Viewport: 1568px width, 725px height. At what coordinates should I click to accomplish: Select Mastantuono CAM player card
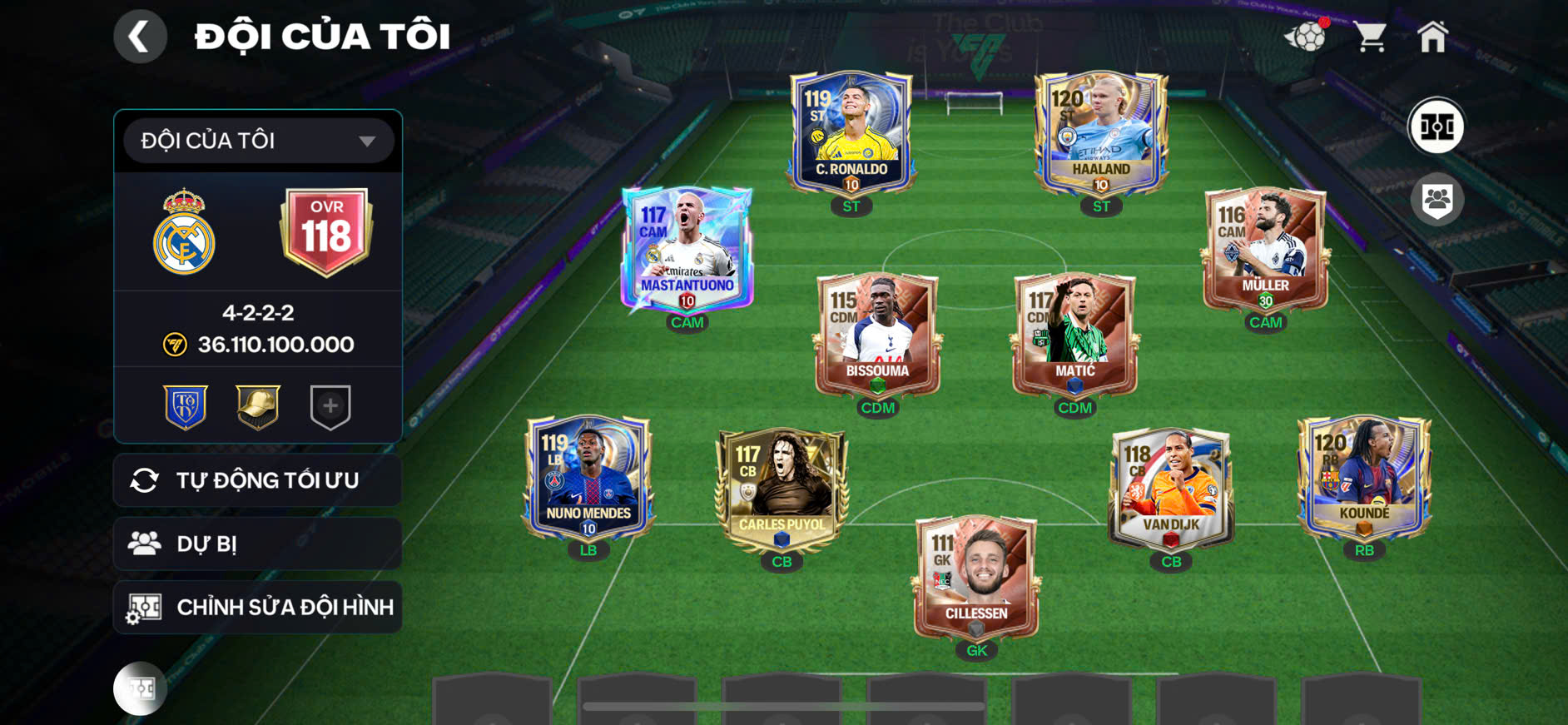point(687,250)
